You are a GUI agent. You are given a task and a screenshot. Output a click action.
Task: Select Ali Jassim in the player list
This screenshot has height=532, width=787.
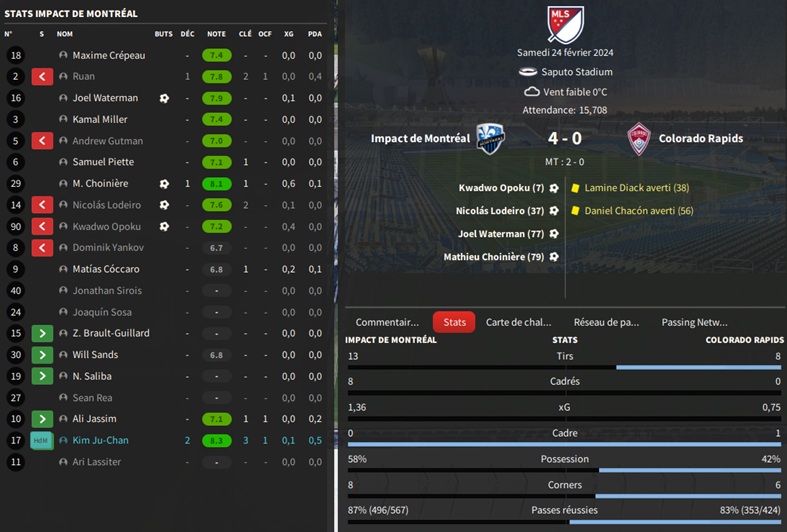[x=96, y=419]
